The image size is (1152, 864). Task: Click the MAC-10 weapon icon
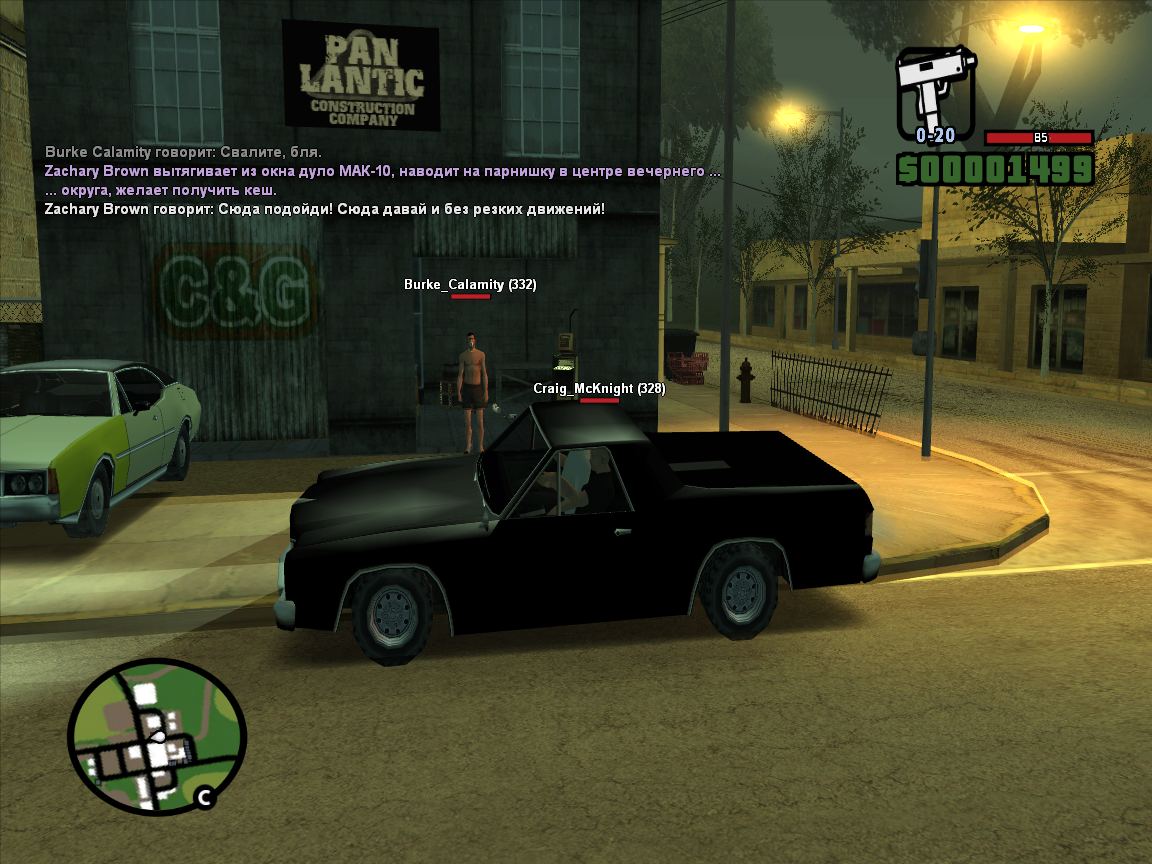[x=934, y=92]
